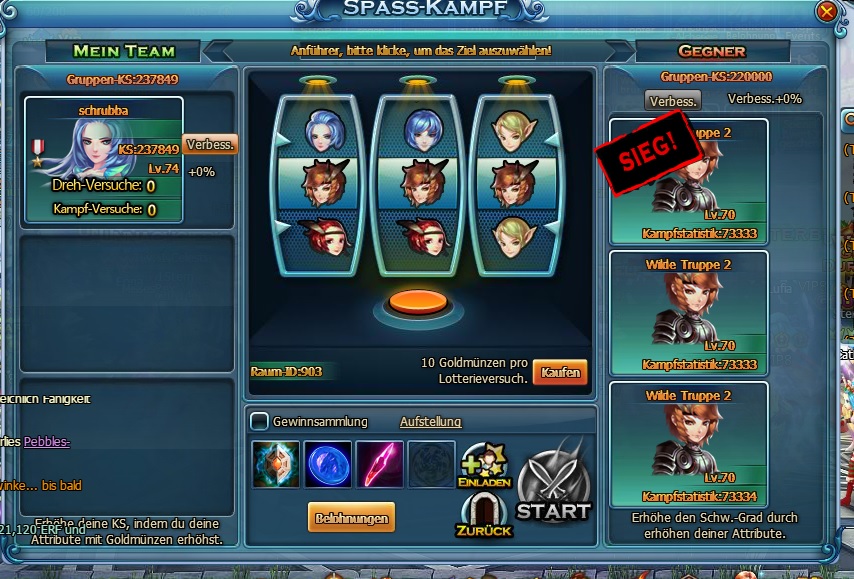This screenshot has width=854, height=579.
Task: Click the Verbess. button under Gegner
Action: pyautogui.click(x=673, y=101)
